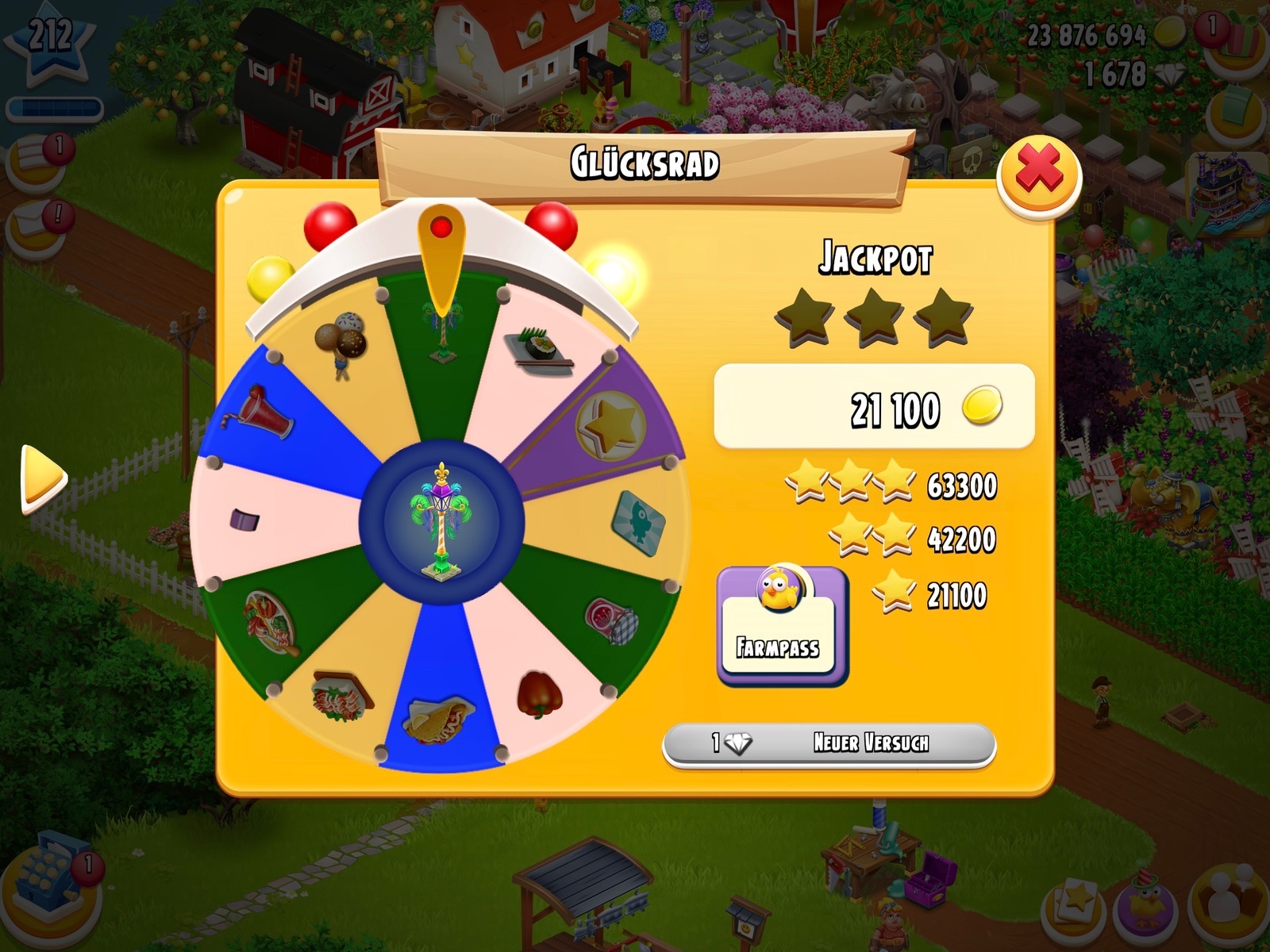1270x952 pixels.
Task: Open the gift box with notification badge
Action: click(1238, 38)
